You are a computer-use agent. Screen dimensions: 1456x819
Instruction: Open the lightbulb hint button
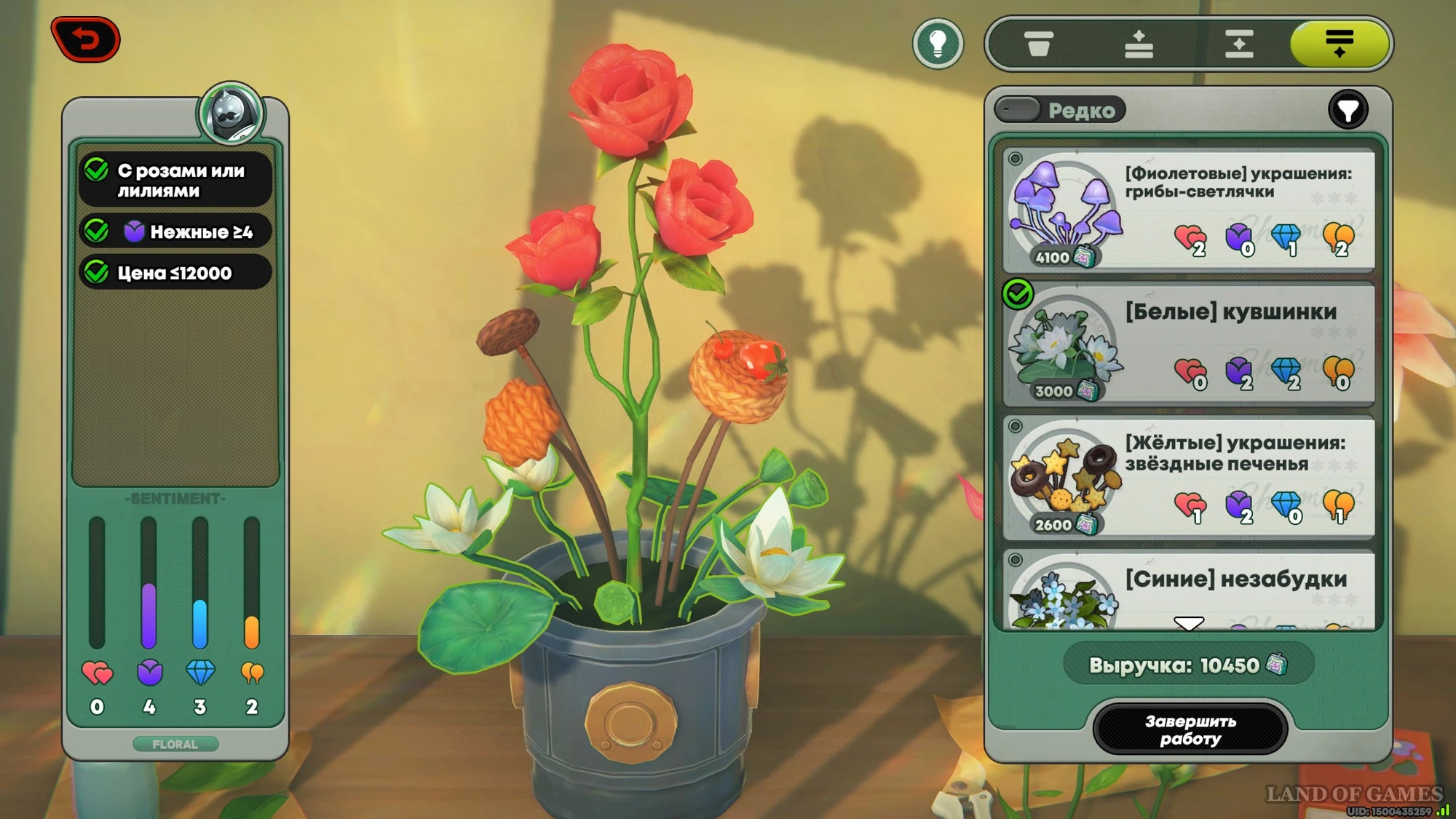point(938,44)
